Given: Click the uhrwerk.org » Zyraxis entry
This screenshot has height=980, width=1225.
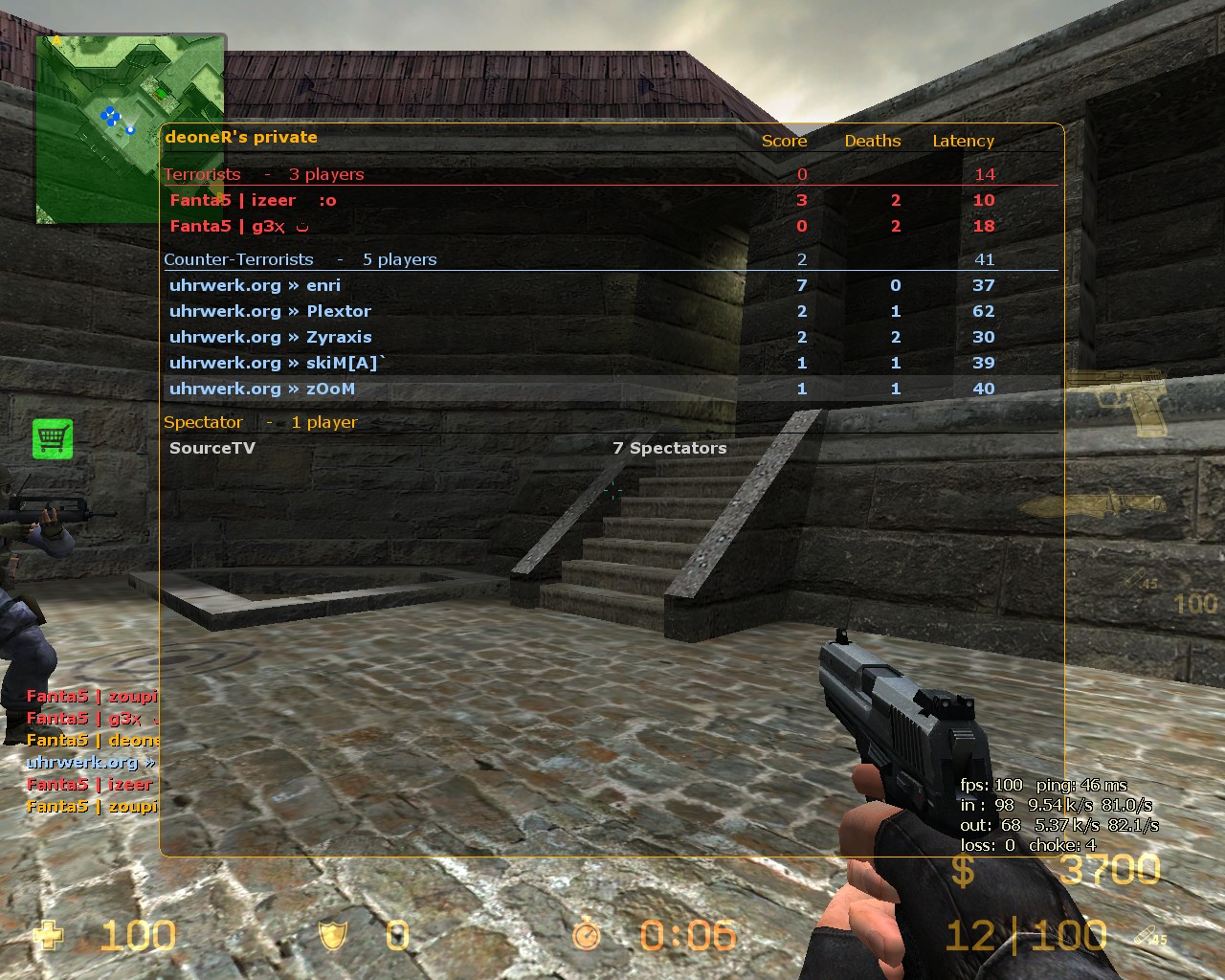Looking at the screenshot, I should [270, 337].
